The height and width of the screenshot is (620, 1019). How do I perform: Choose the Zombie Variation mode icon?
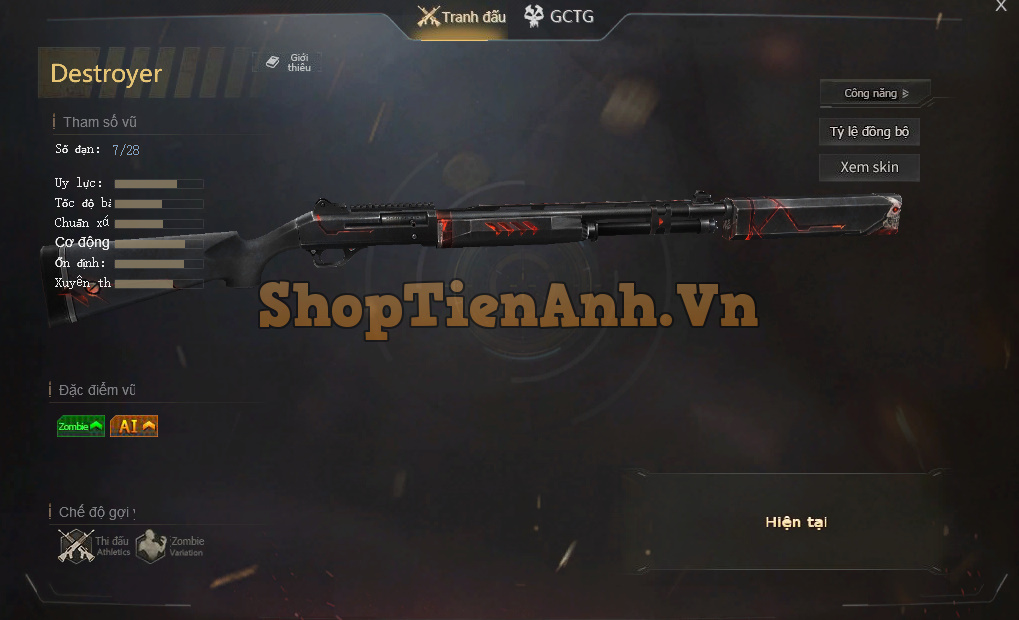[x=151, y=546]
